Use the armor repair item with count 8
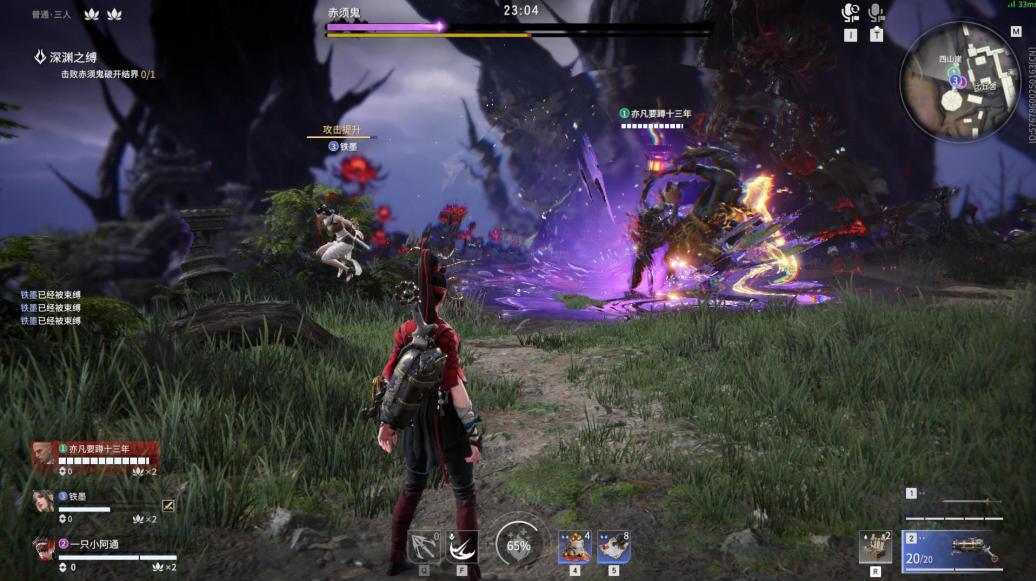This screenshot has width=1036, height=581. point(612,547)
